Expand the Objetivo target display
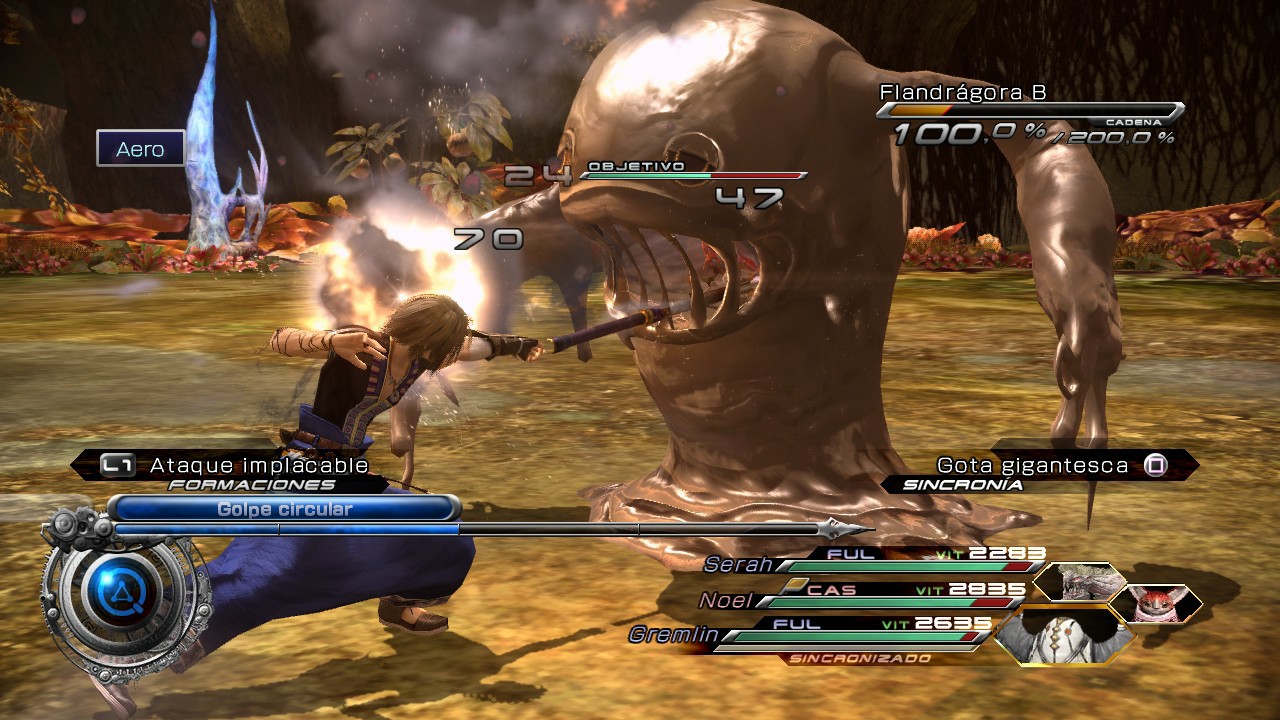Image resolution: width=1280 pixels, height=720 pixels. 638,165
